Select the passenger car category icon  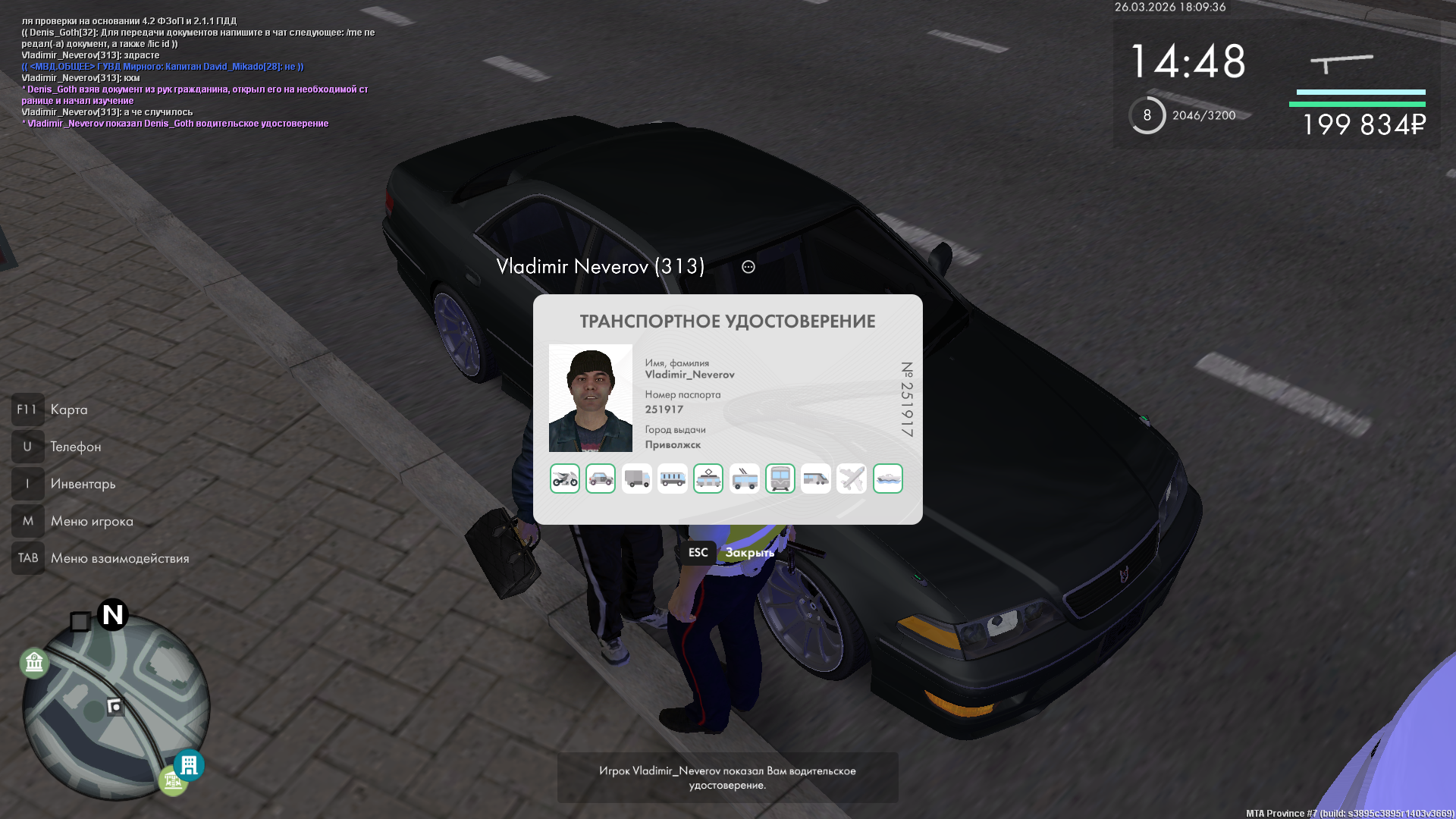click(601, 479)
